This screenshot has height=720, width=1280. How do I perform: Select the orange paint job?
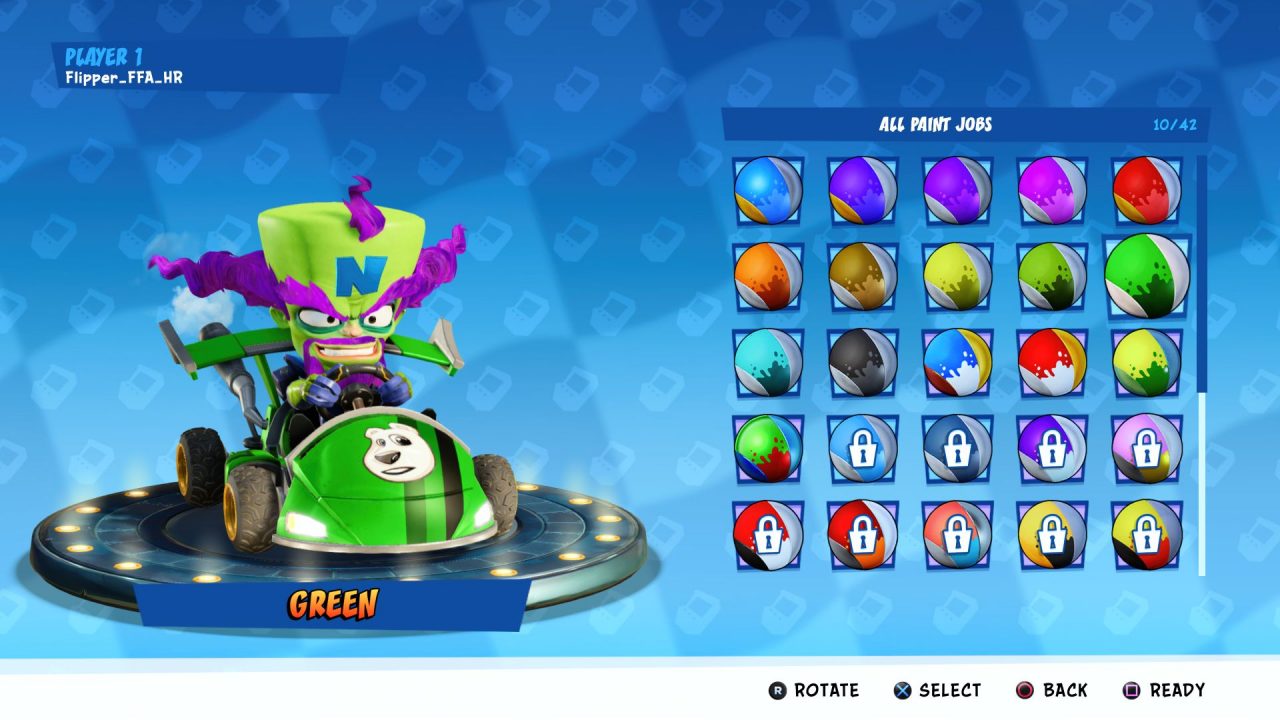click(767, 276)
